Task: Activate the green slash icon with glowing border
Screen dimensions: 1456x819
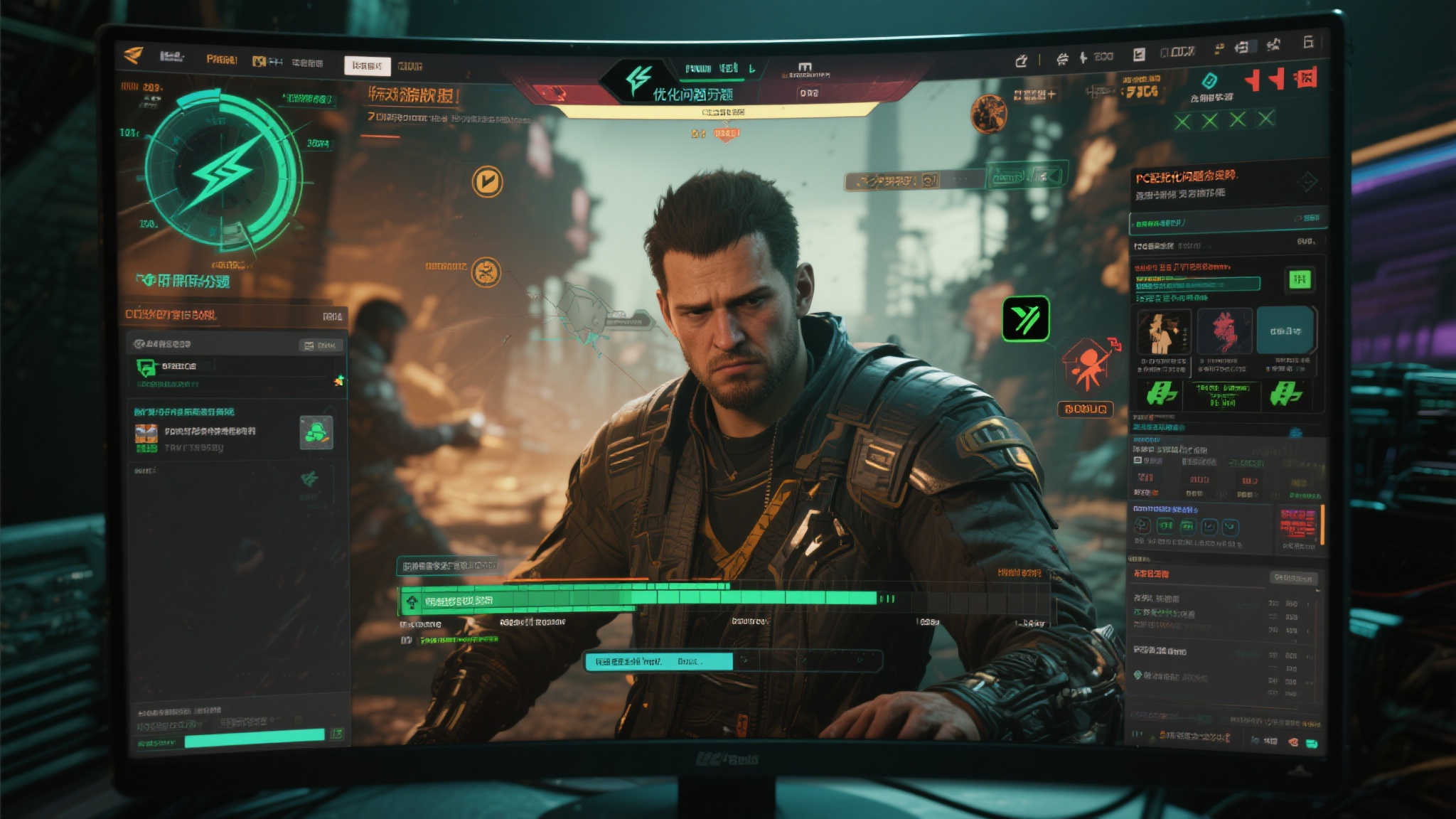Action: click(x=1025, y=319)
